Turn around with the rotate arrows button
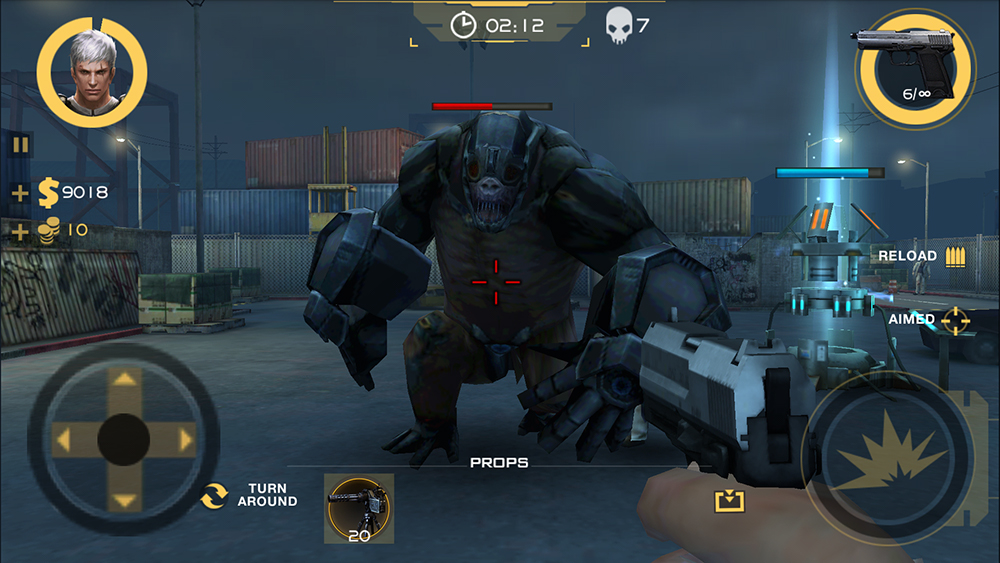Screen dimensions: 1000x563 tap(213, 495)
